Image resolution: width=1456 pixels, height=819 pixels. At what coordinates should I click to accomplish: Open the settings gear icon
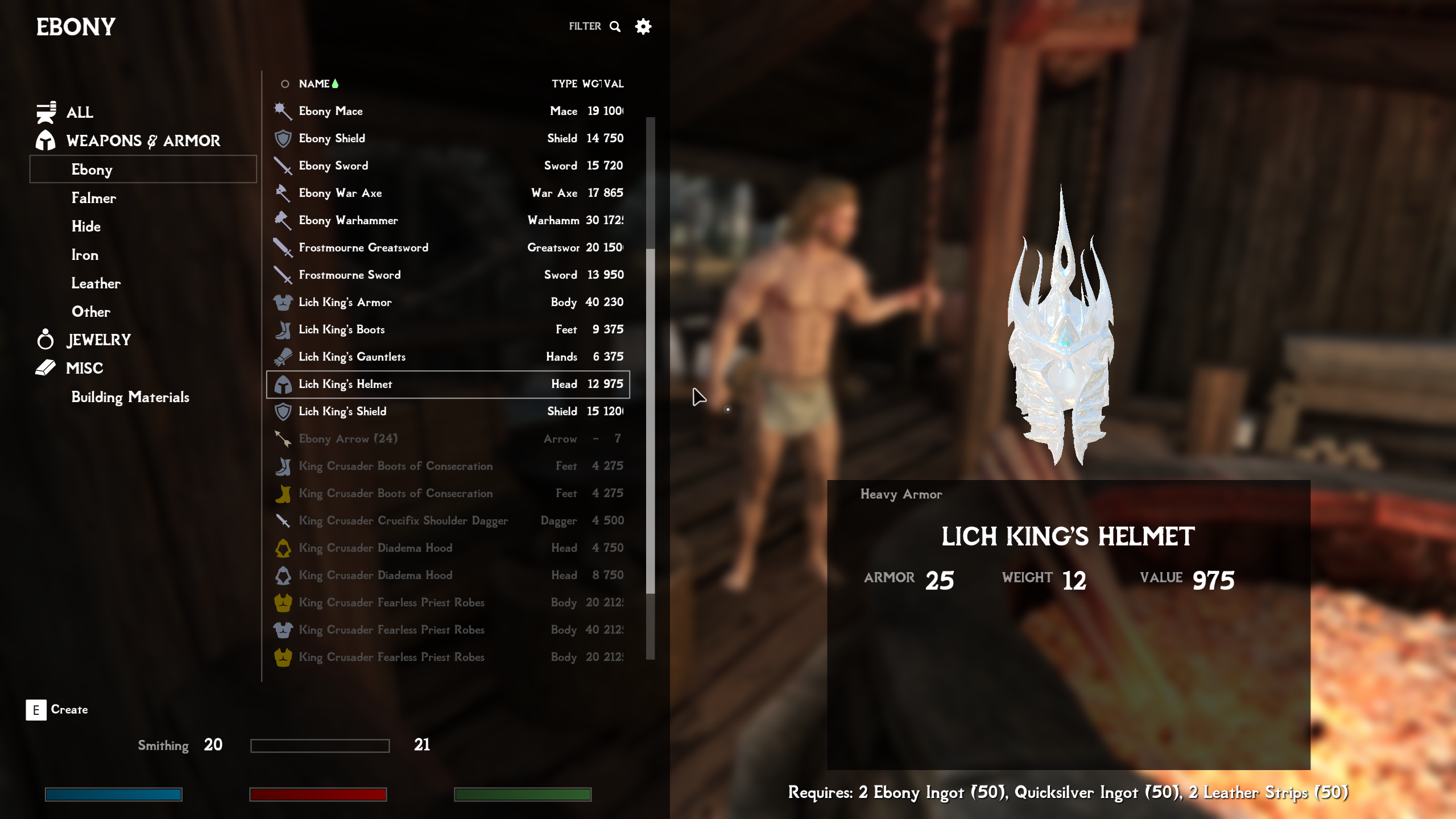tap(643, 26)
